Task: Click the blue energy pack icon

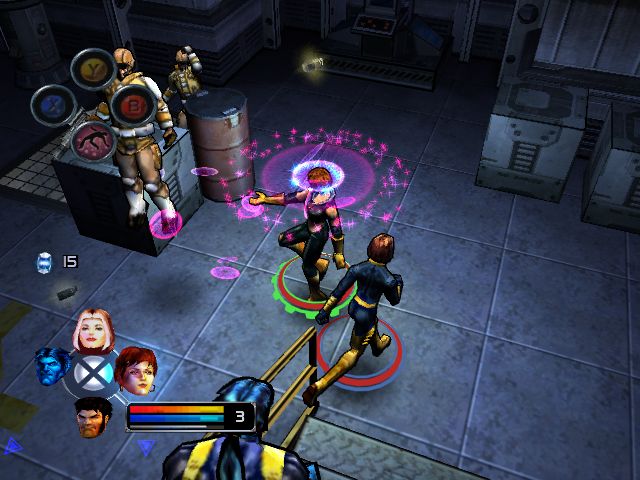Action: point(44,262)
